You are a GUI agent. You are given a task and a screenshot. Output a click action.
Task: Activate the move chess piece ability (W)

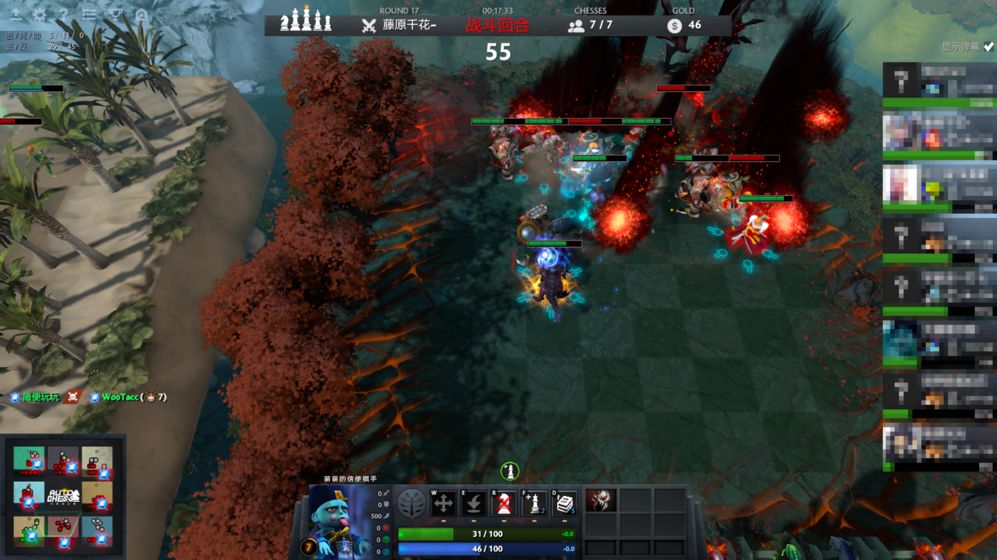443,504
